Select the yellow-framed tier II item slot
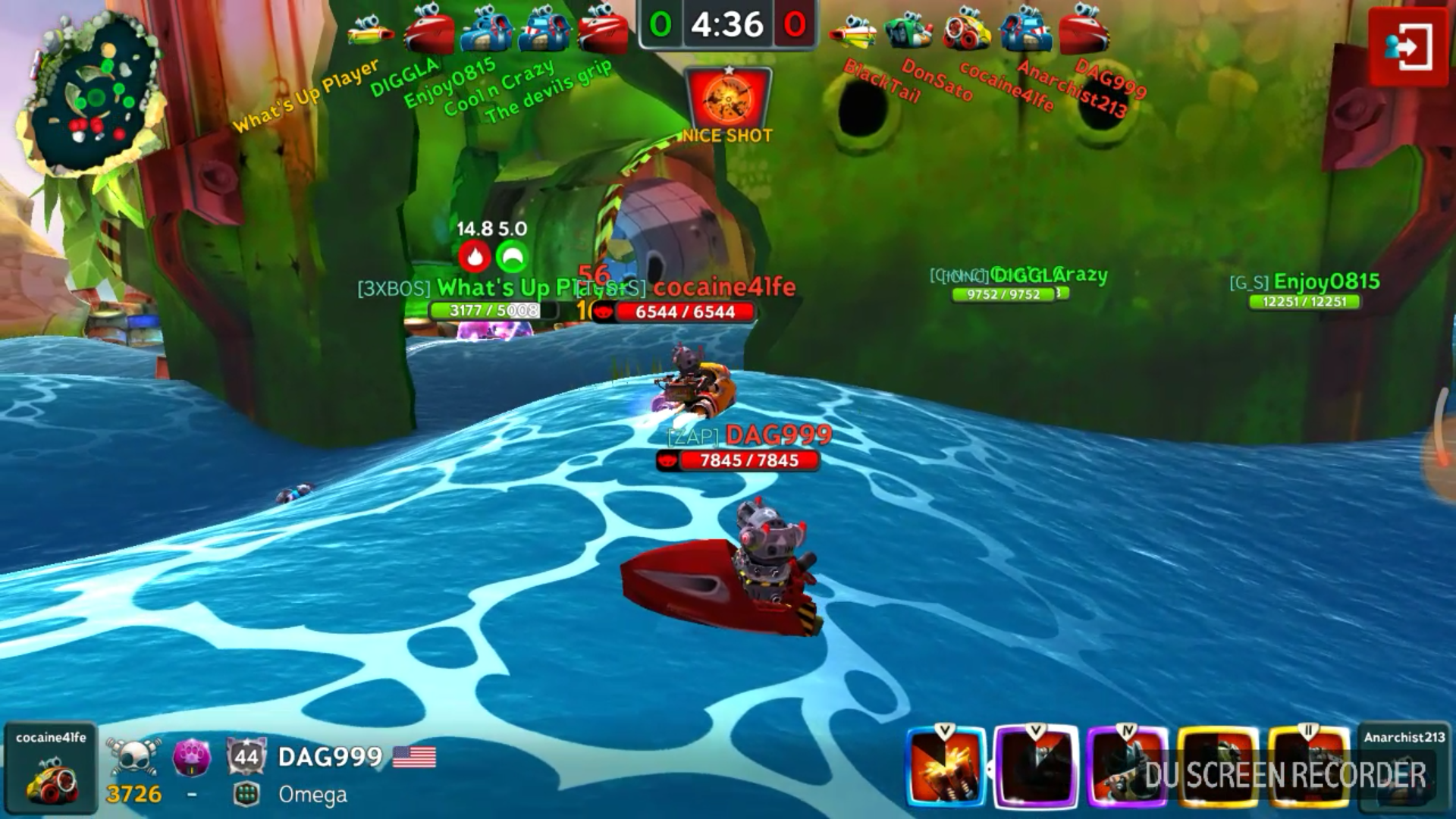 coord(1307,767)
